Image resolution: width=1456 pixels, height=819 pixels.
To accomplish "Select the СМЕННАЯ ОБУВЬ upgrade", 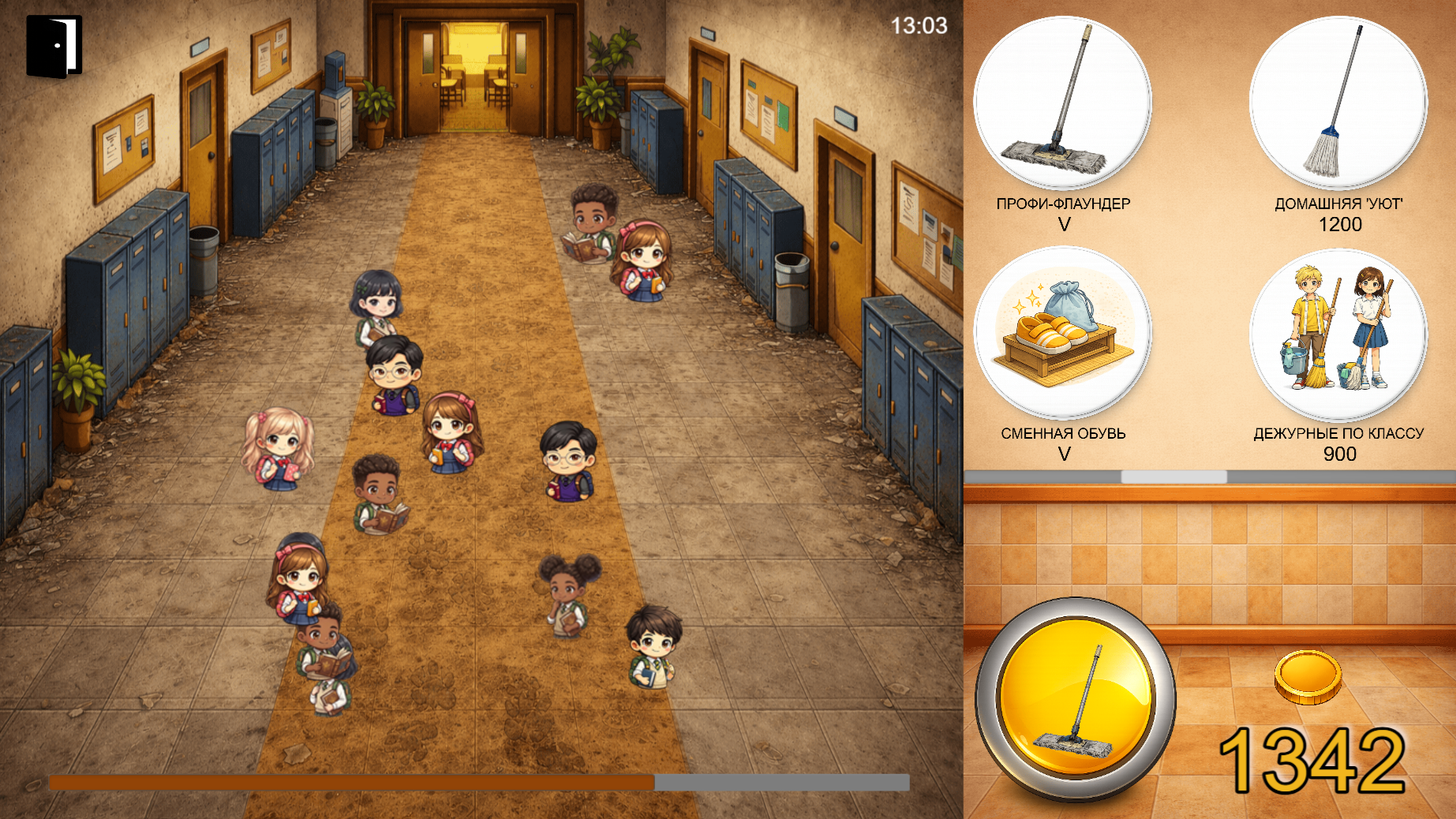I will coord(1062,334).
